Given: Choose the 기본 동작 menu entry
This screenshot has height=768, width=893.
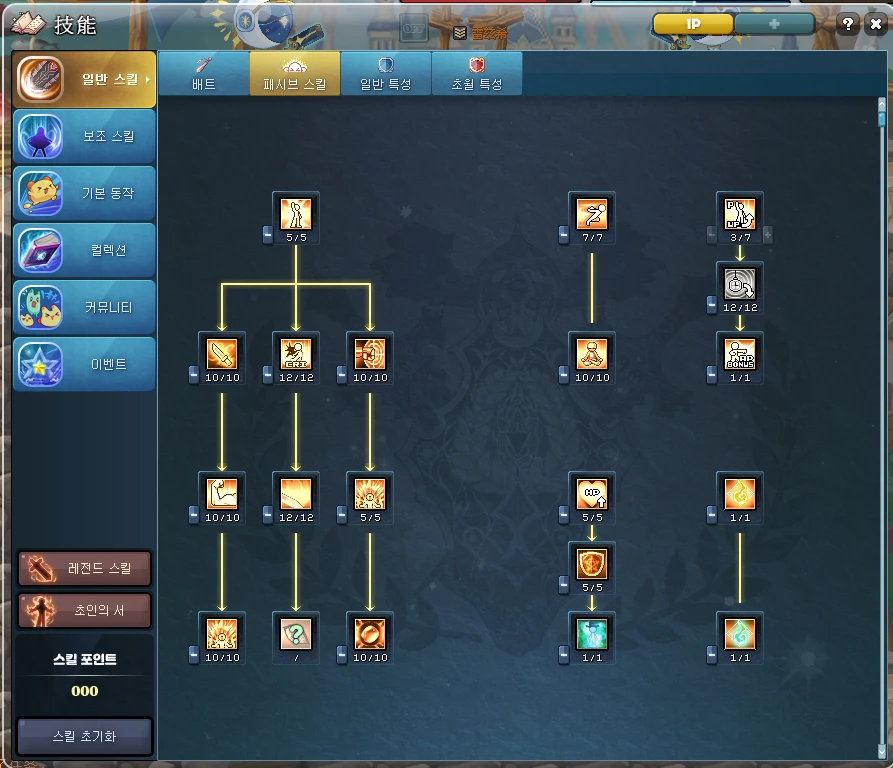Looking at the screenshot, I should [85, 194].
